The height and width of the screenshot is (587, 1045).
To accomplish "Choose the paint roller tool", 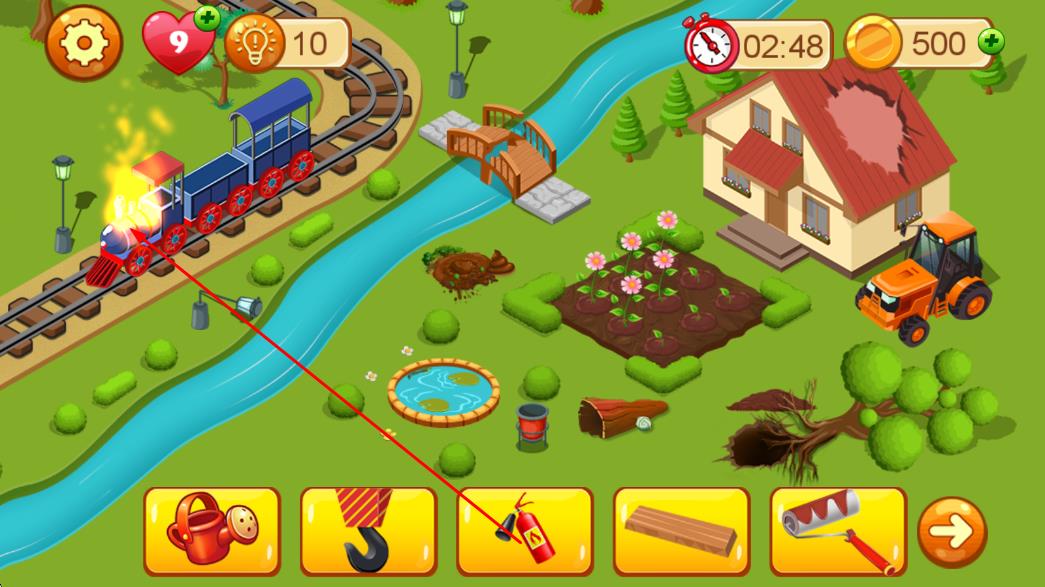I will (838, 531).
